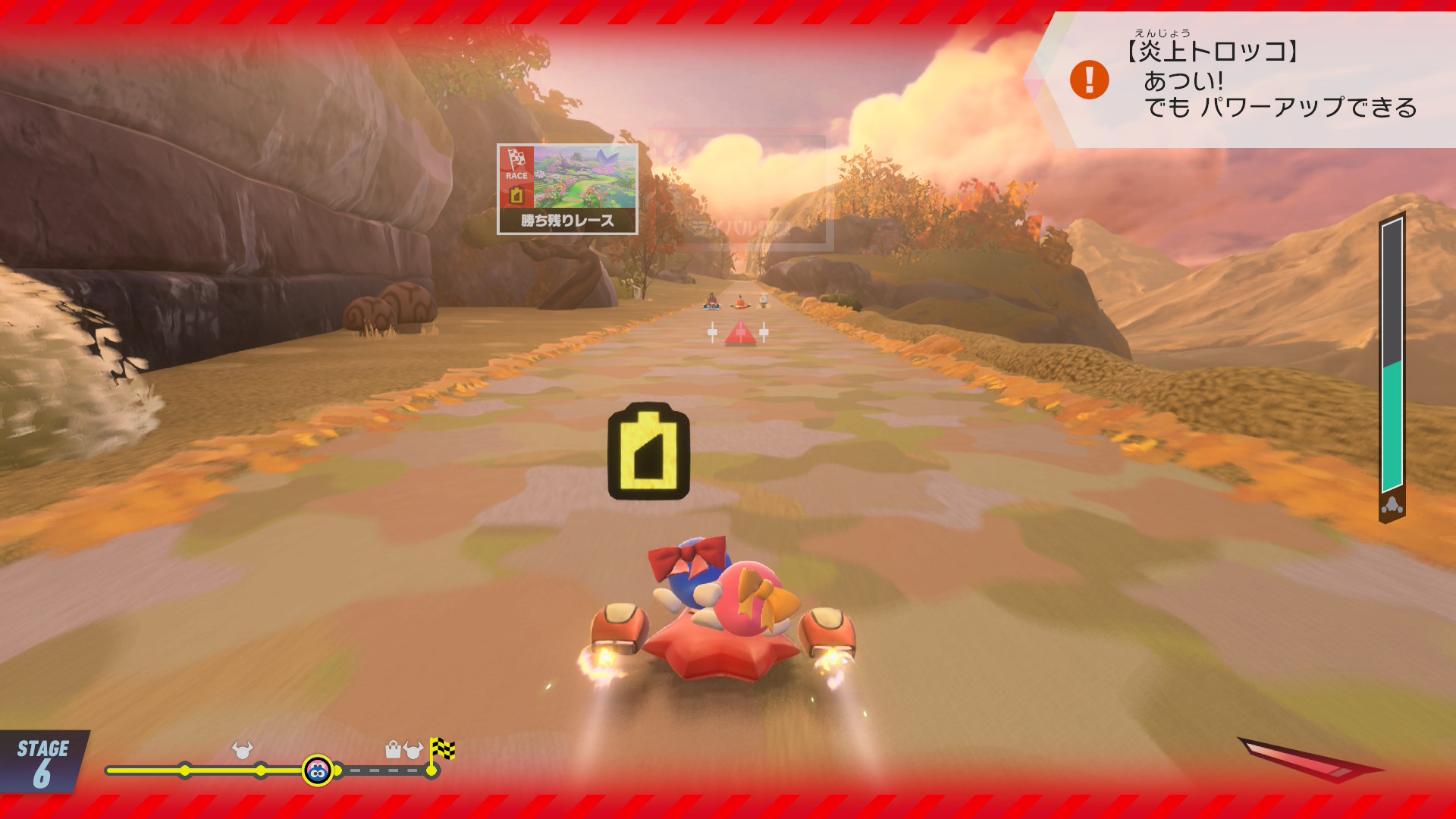Click the orange exclamation alert icon
The height and width of the screenshot is (819, 1456).
(x=1089, y=80)
